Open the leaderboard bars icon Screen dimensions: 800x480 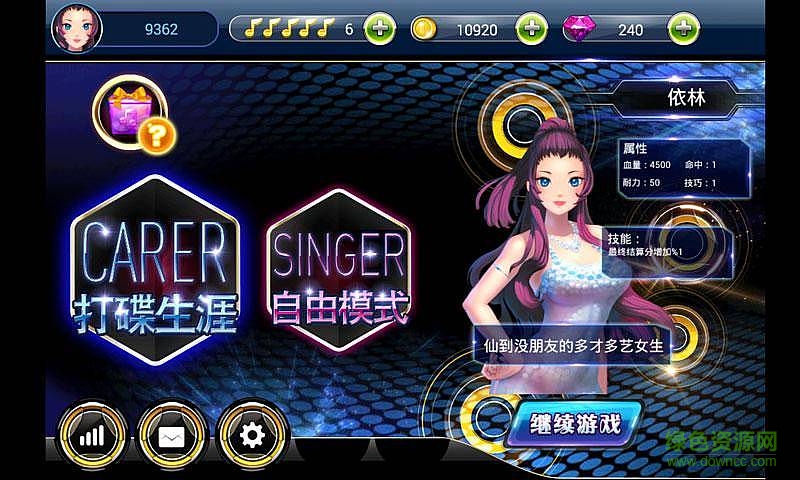92,436
